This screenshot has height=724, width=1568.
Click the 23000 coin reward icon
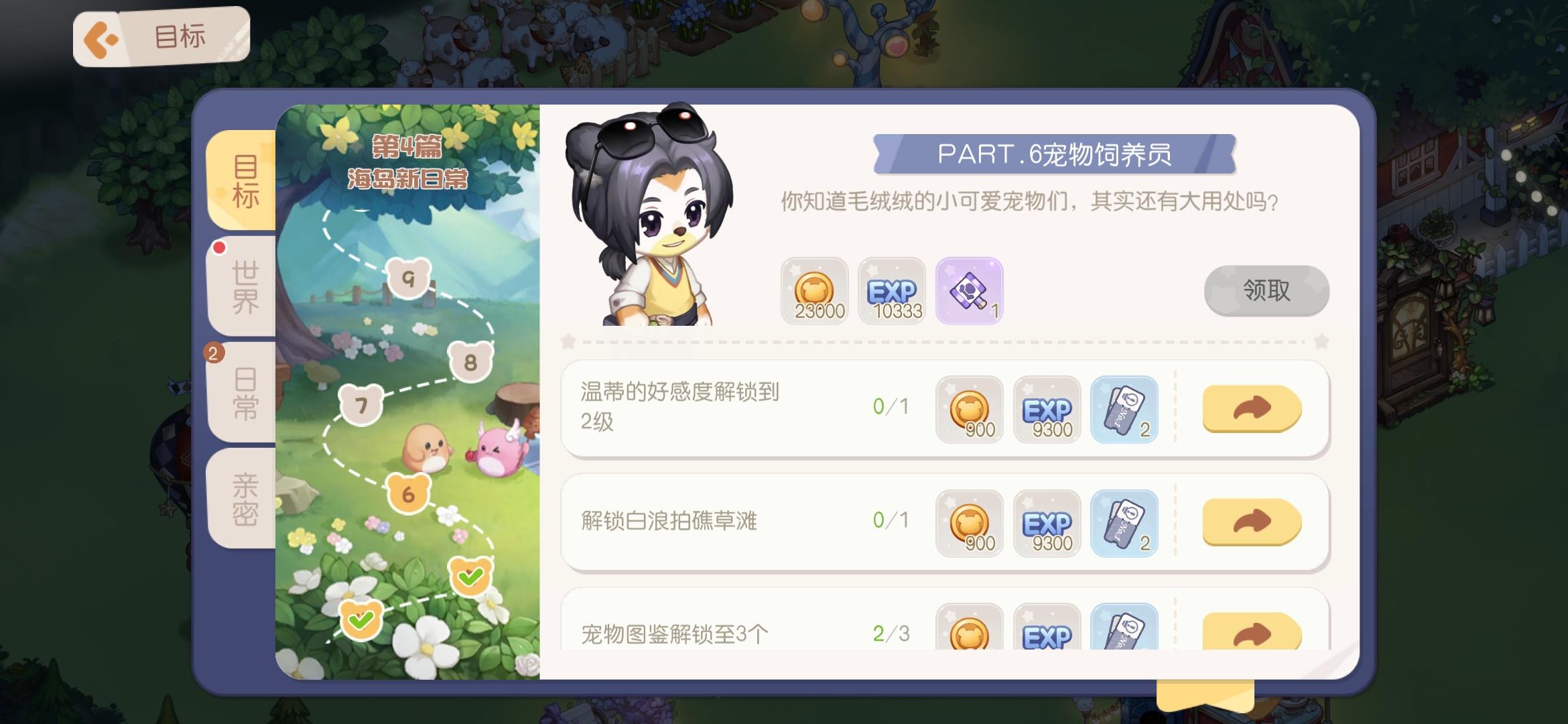click(815, 291)
